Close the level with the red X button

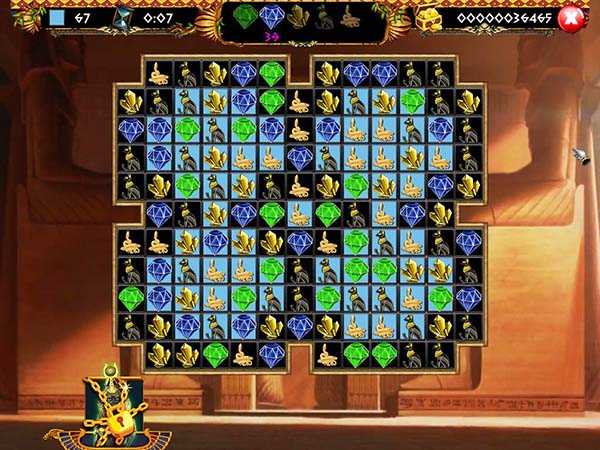pos(571,18)
